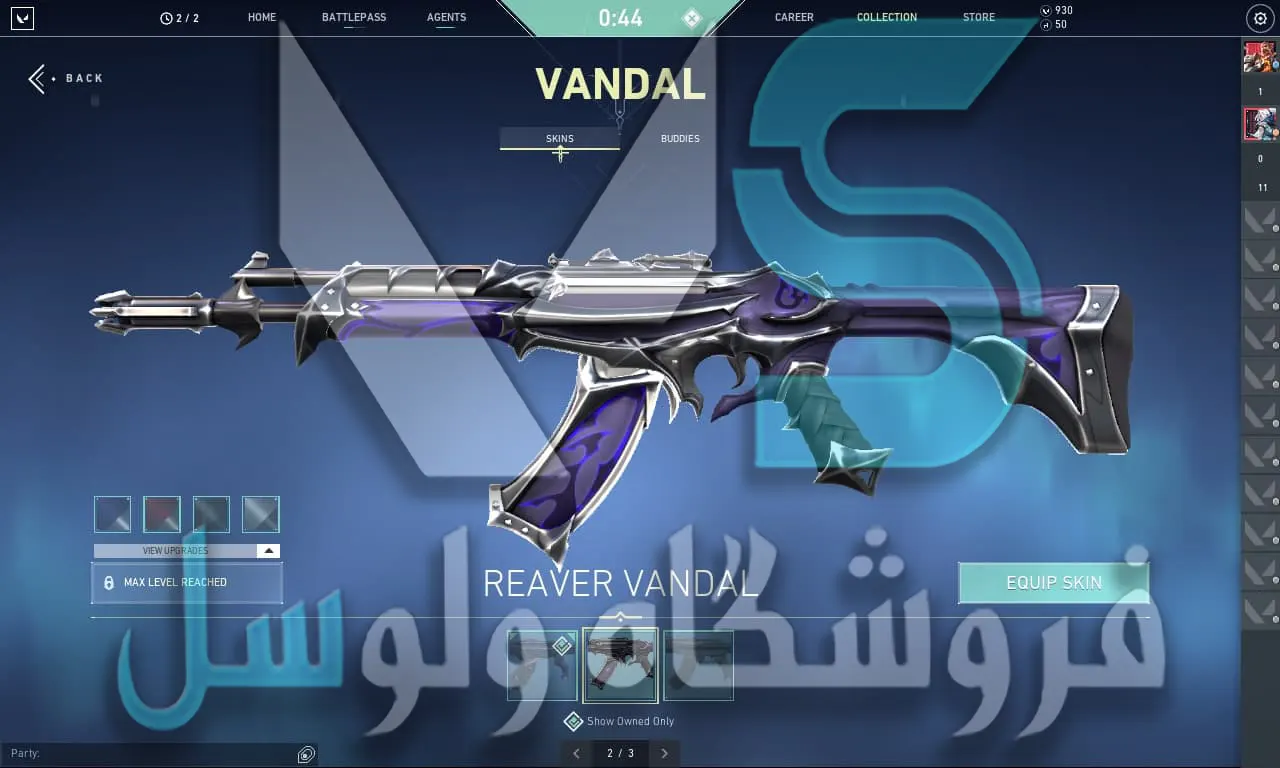Switch to the Buddies tab
The image size is (1280, 768).
click(680, 139)
